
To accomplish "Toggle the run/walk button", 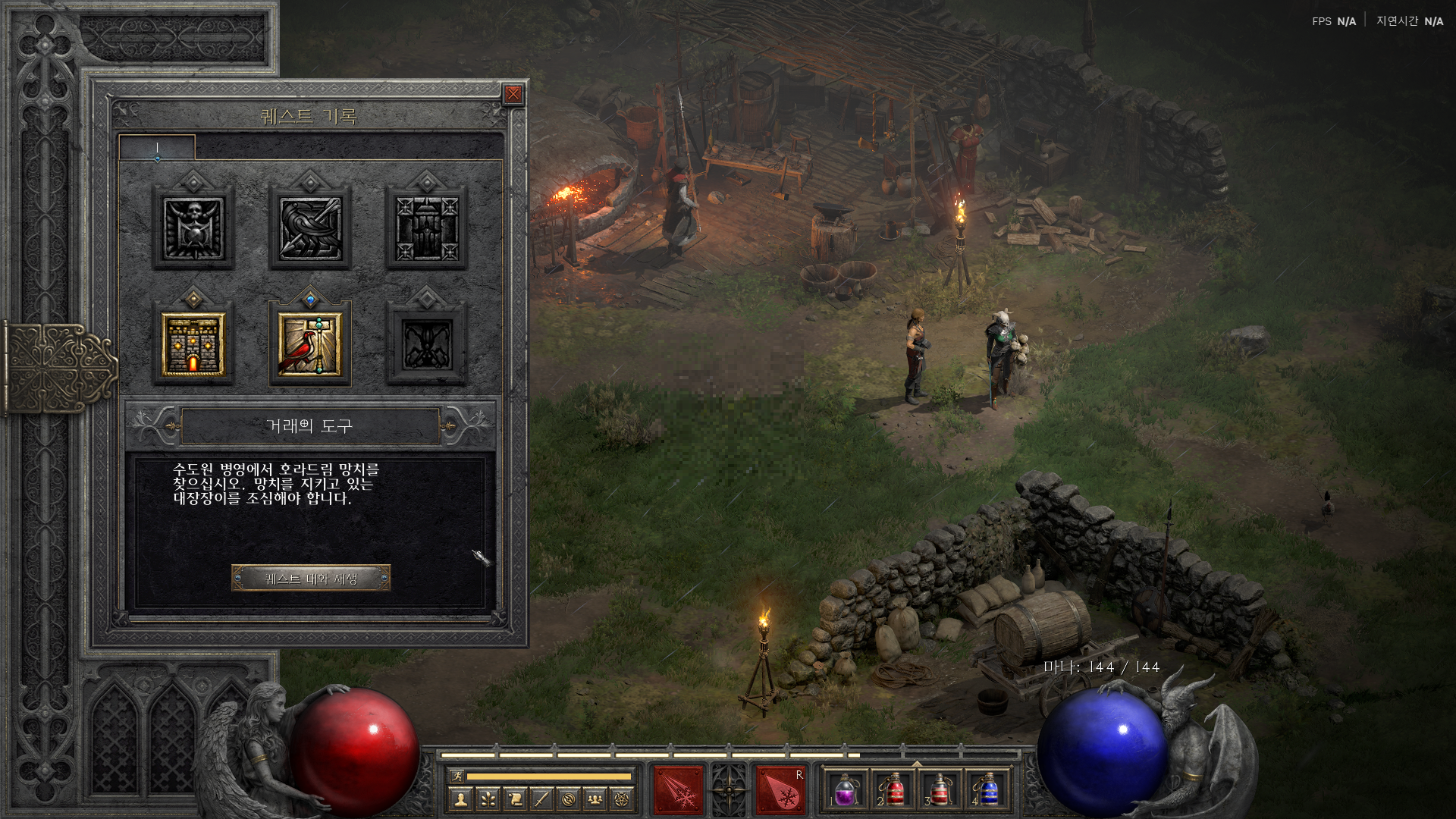I will coord(457,776).
